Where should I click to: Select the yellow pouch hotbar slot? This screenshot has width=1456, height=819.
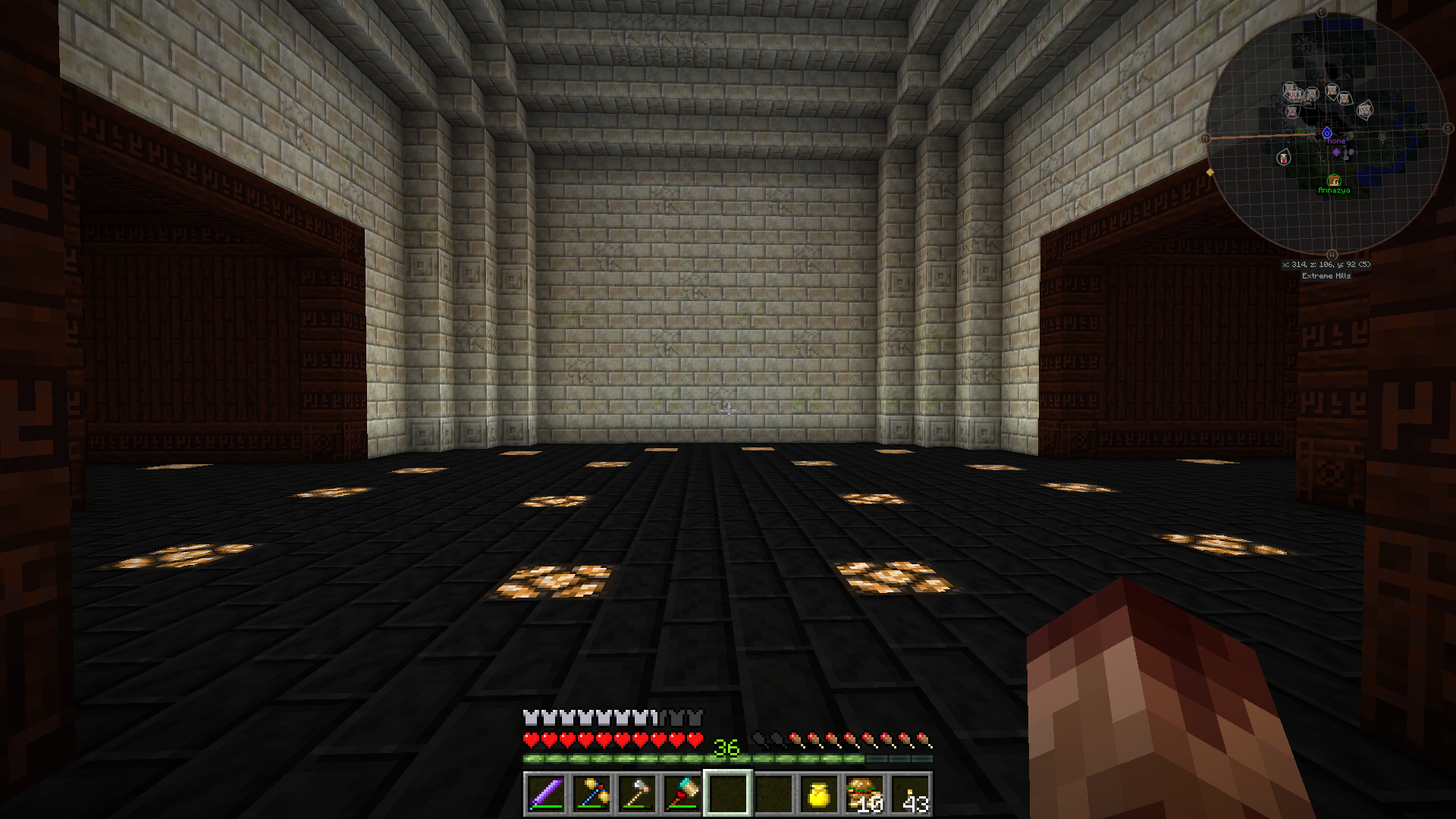pyautogui.click(x=819, y=793)
